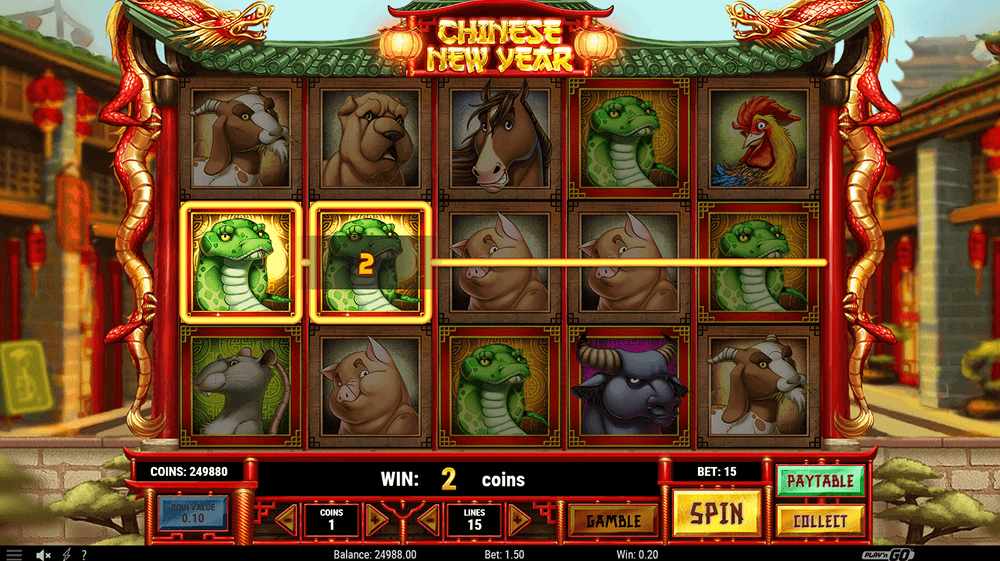Viewport: 1000px width, 561px height.
Task: Open the Paytable
Action: point(820,481)
